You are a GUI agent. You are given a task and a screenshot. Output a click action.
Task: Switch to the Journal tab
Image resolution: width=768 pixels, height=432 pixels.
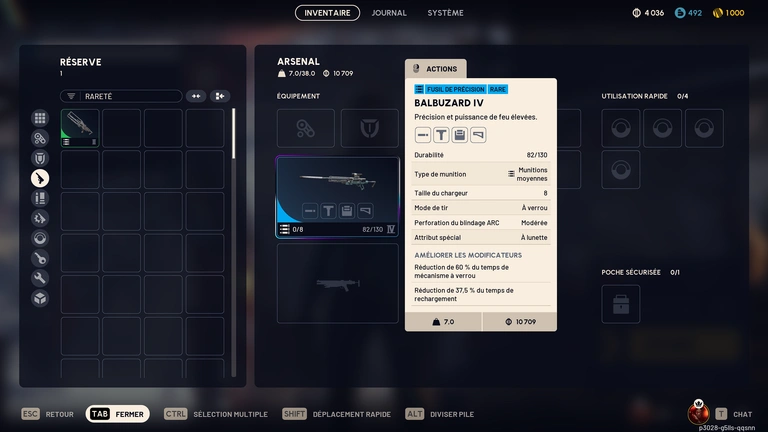point(389,13)
